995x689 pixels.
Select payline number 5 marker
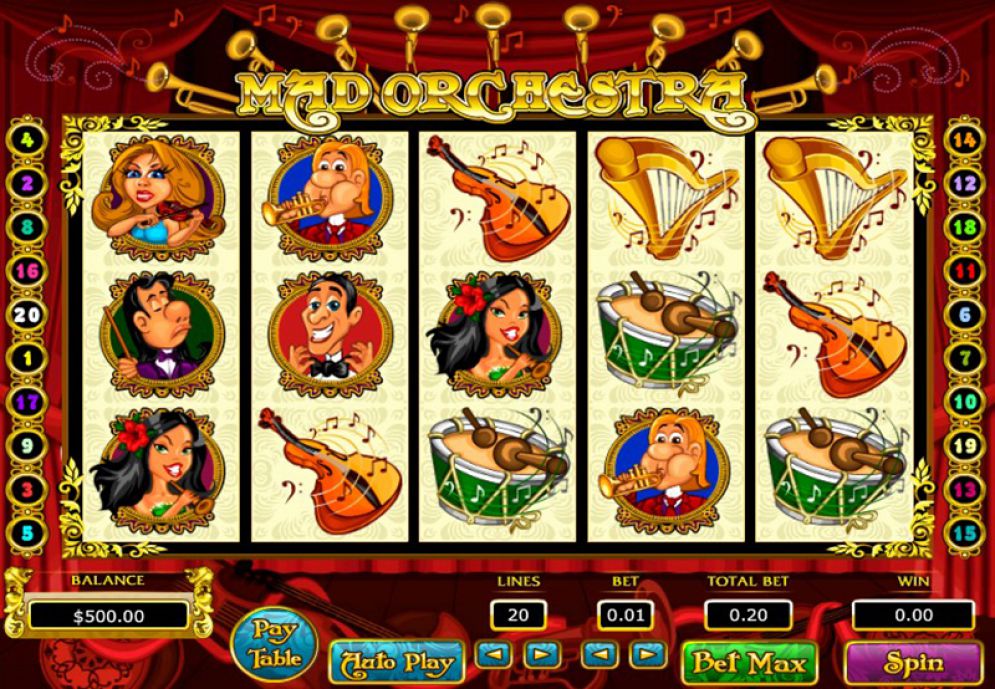pyautogui.click(x=27, y=532)
